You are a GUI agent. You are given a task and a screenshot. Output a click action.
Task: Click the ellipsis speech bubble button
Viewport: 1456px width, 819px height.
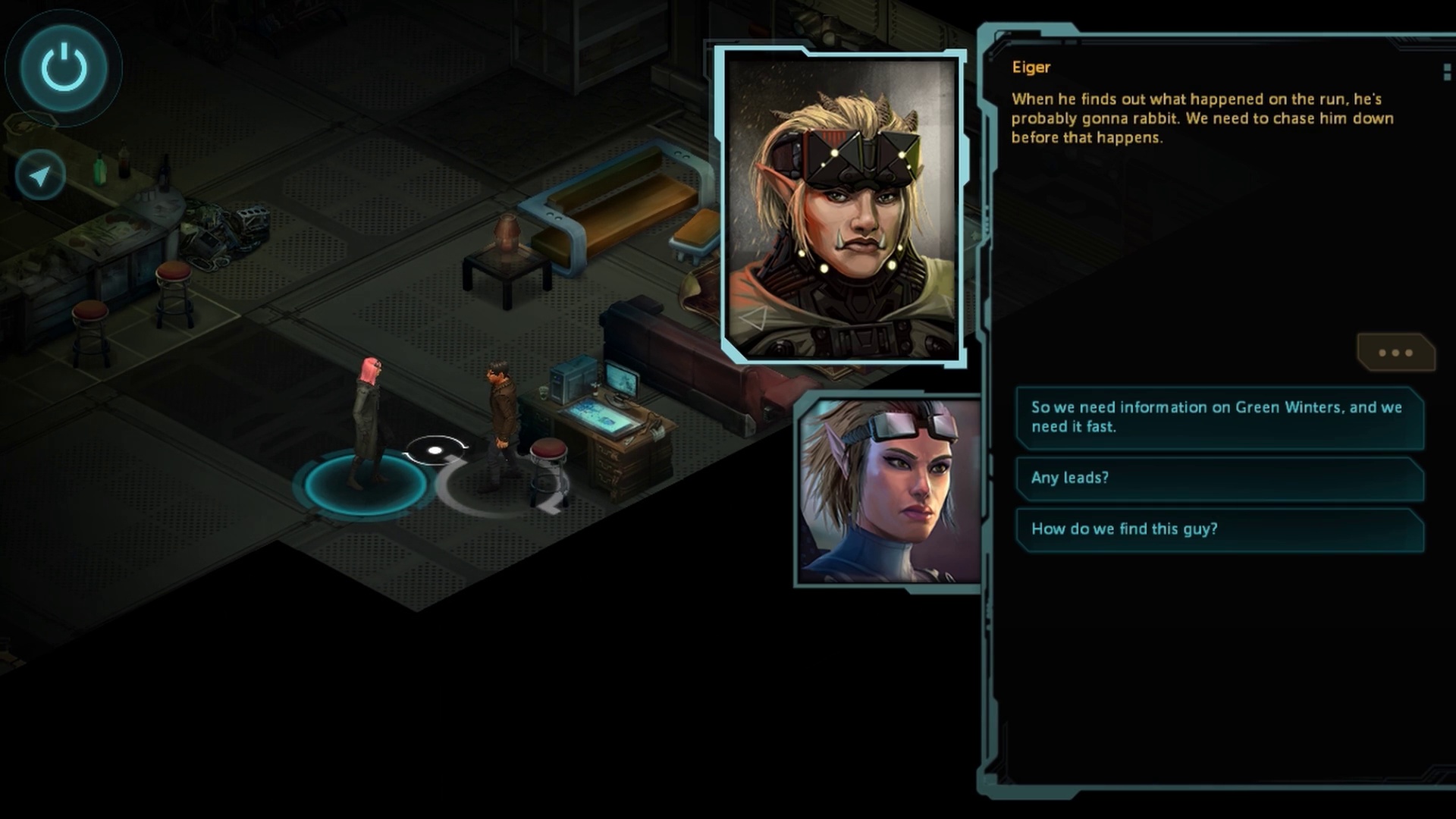(x=1395, y=353)
